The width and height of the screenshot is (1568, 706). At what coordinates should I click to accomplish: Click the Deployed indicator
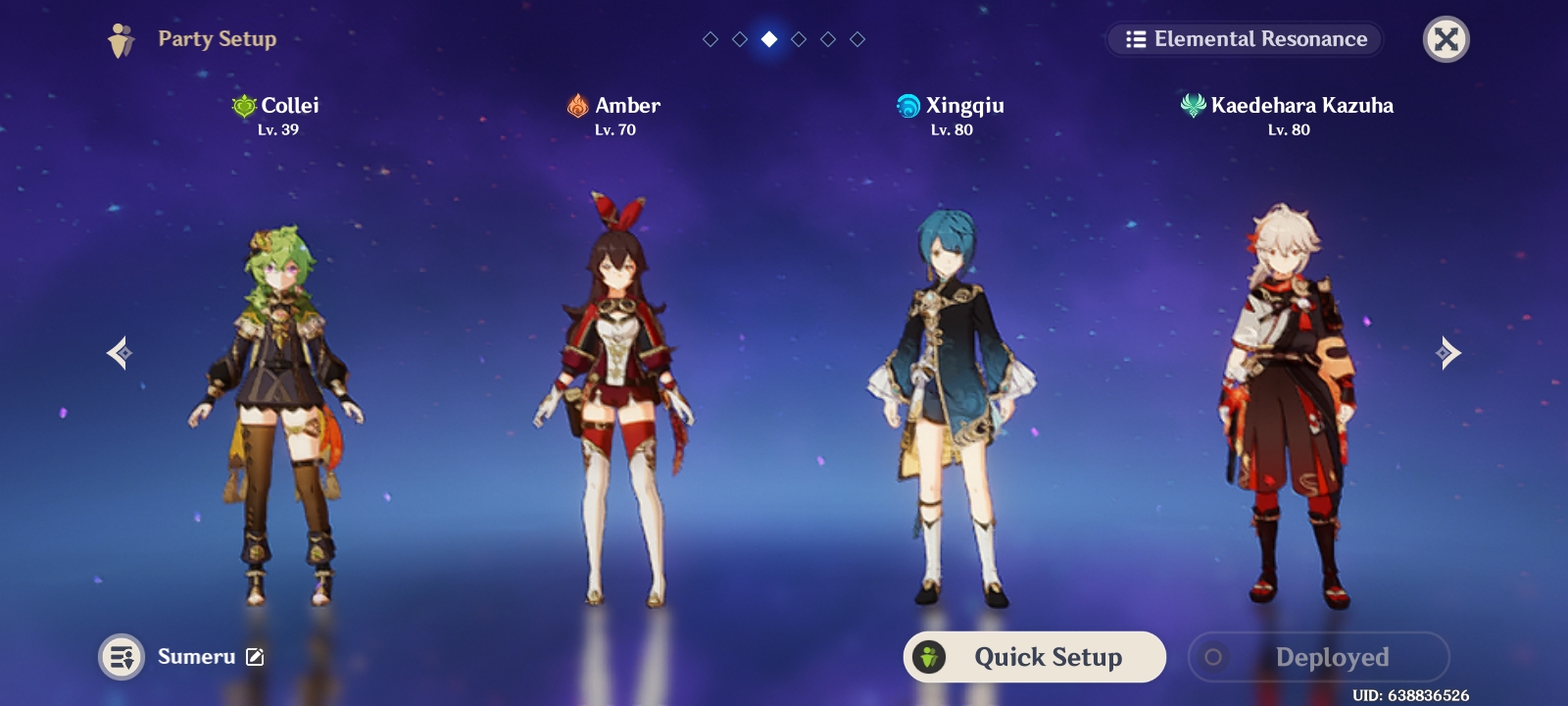click(x=1318, y=657)
